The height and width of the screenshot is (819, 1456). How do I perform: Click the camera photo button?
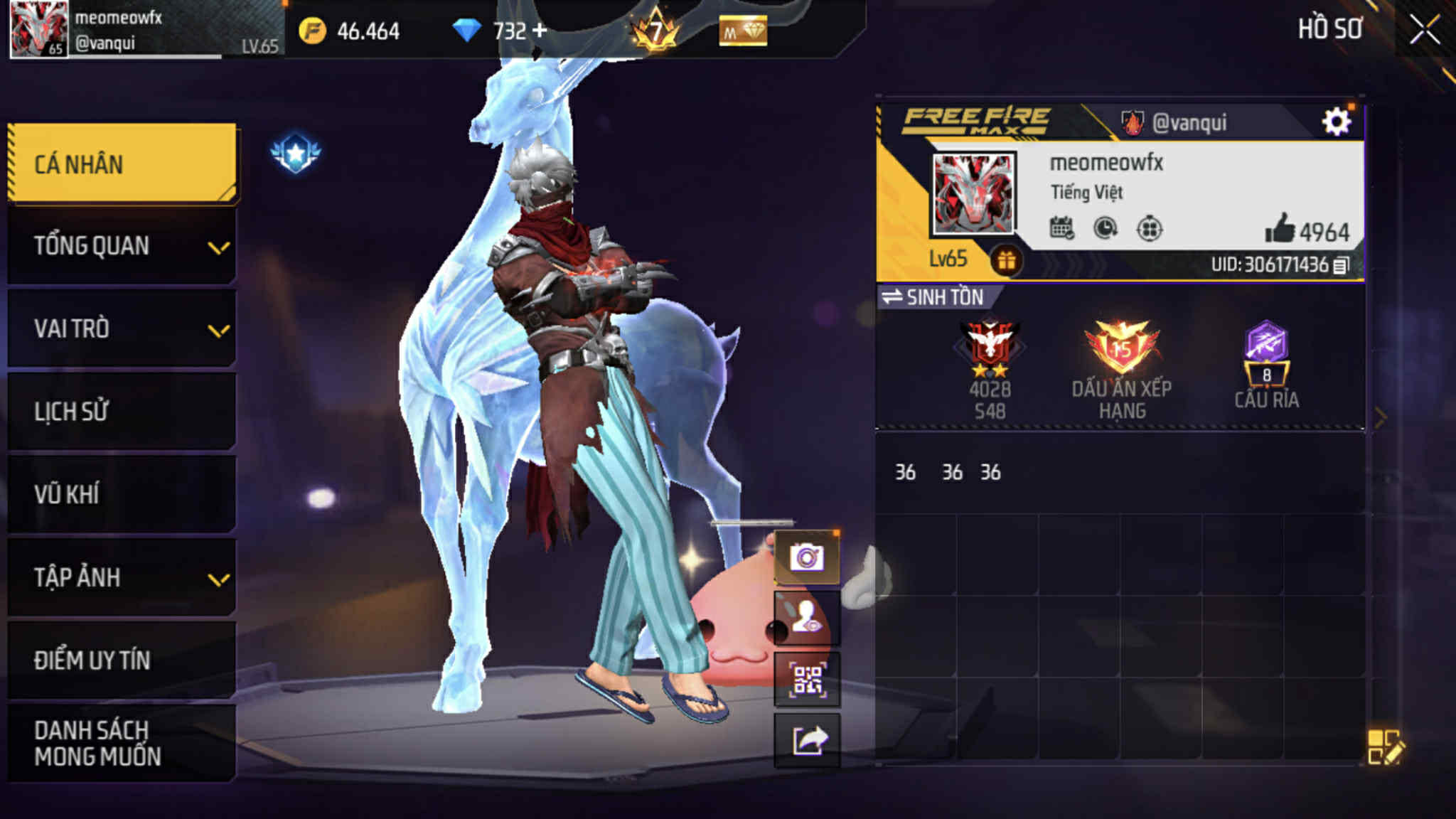click(807, 557)
